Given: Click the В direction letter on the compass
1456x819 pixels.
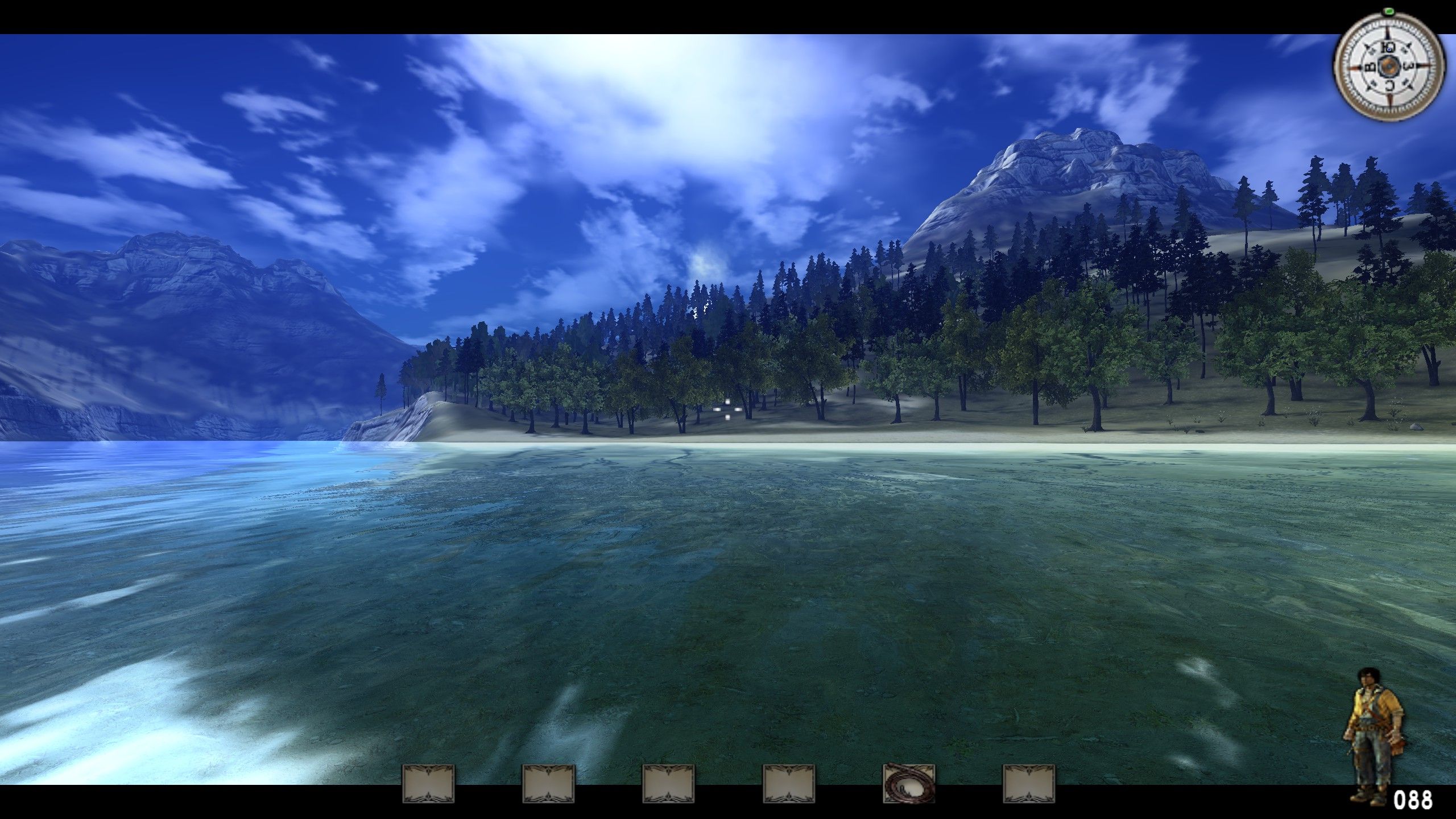Looking at the screenshot, I should pyautogui.click(x=1370, y=67).
